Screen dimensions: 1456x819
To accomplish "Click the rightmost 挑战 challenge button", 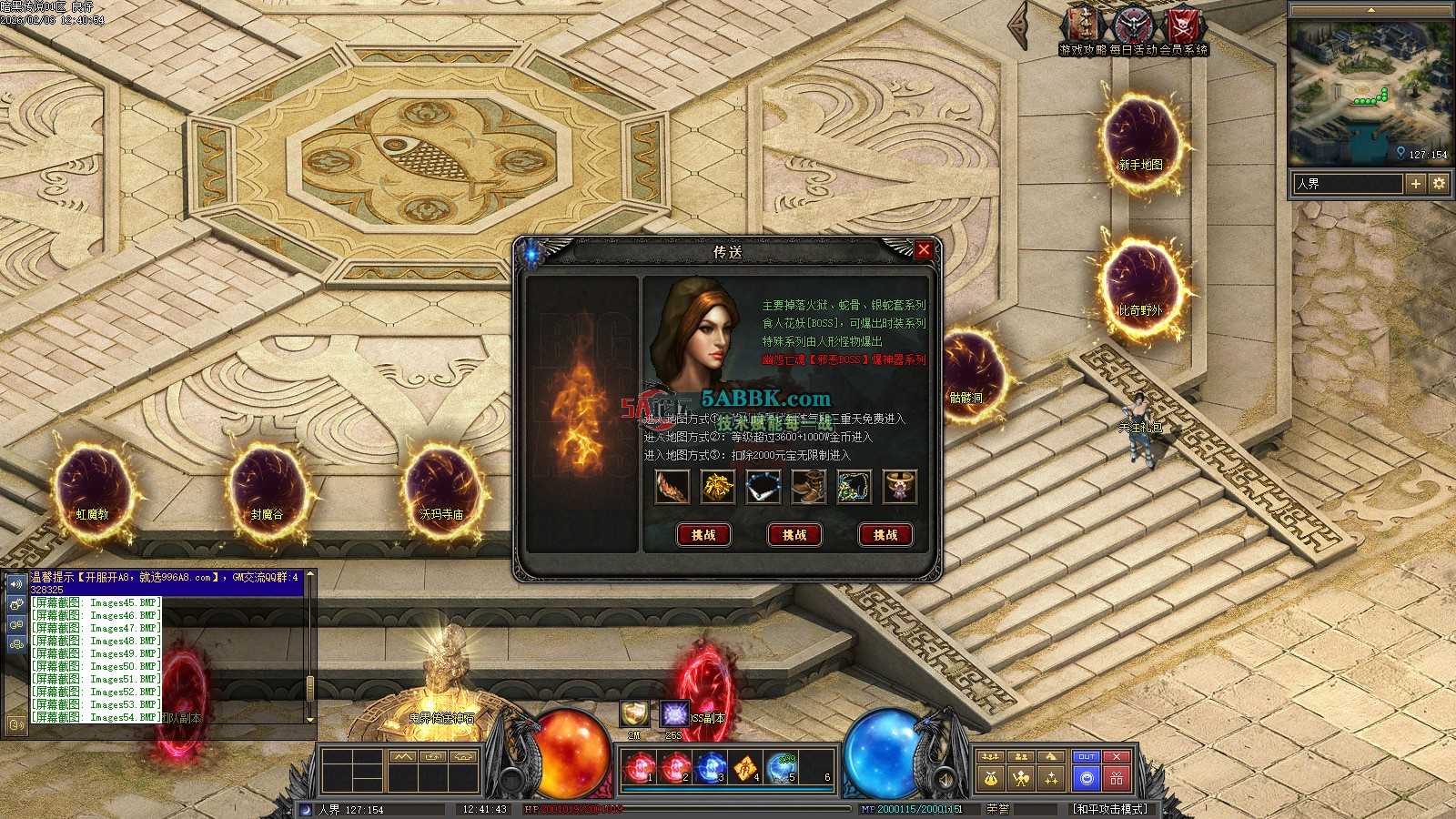I will click(x=885, y=535).
